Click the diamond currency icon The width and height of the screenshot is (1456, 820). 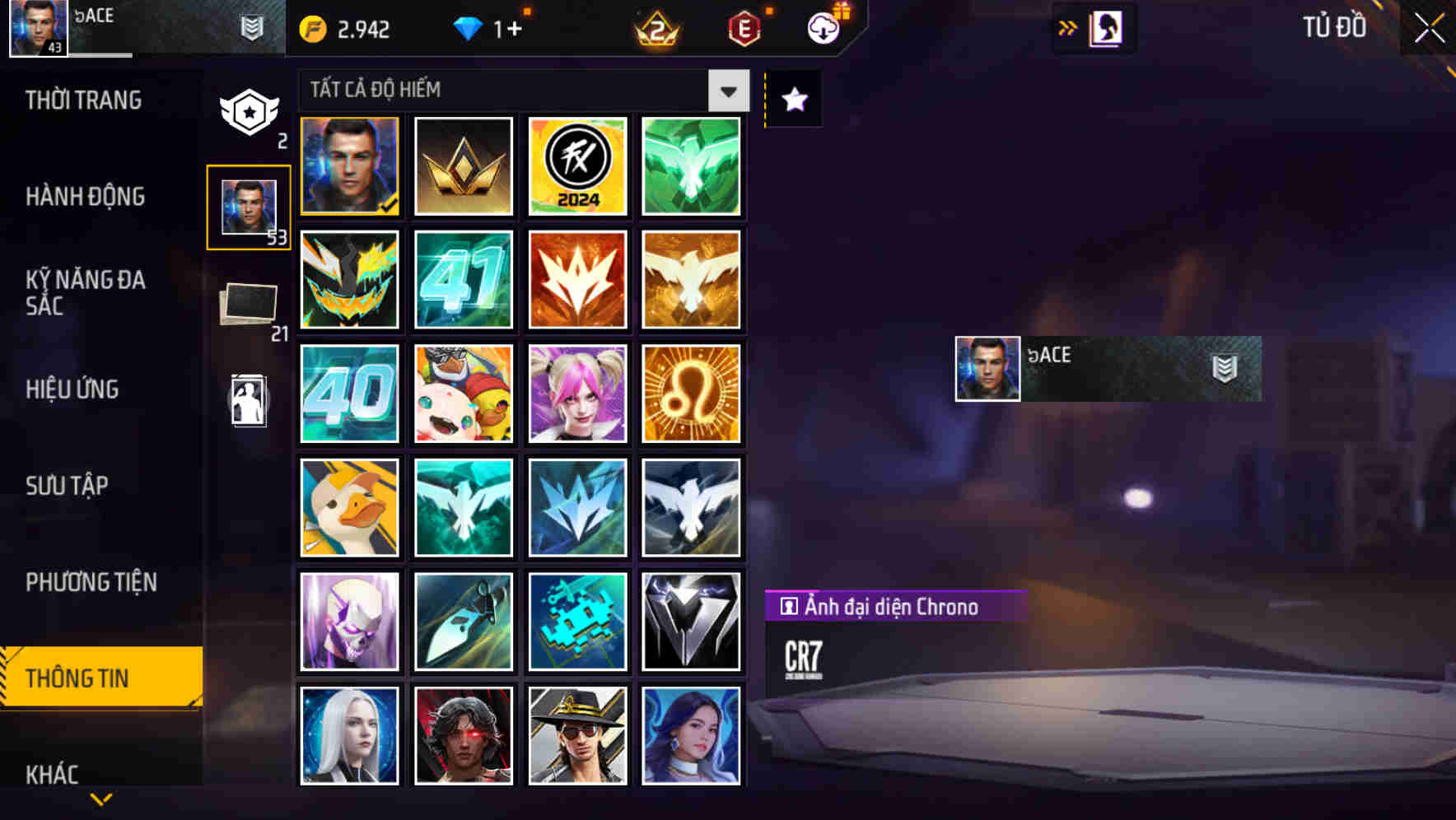(469, 27)
